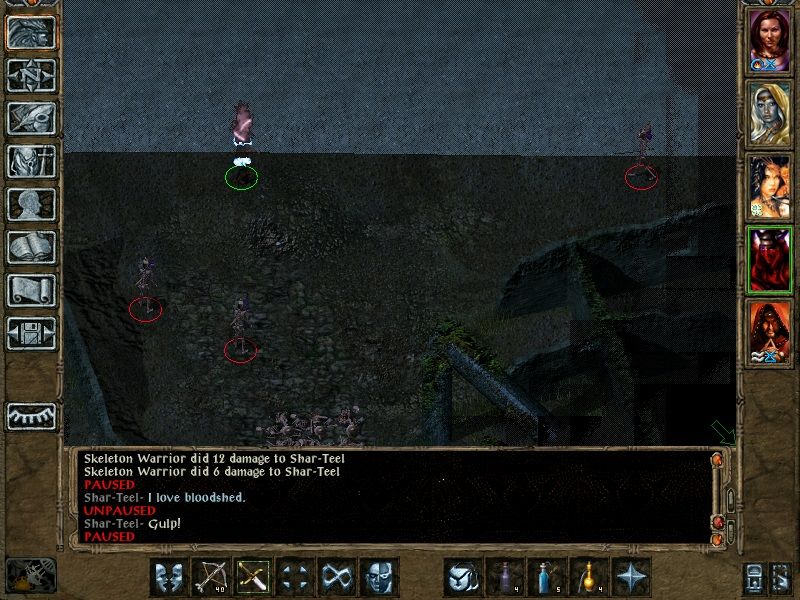800x600 pixels.
Task: Select the red-haired woman portrait
Action: 770,40
